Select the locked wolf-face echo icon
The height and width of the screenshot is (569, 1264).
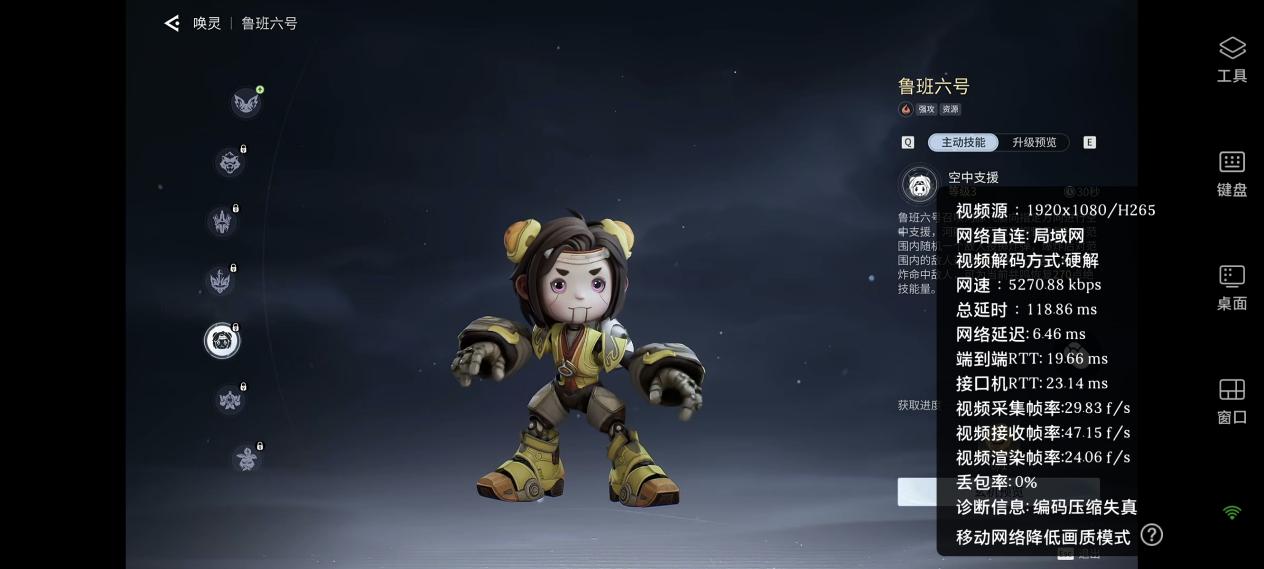click(230, 162)
